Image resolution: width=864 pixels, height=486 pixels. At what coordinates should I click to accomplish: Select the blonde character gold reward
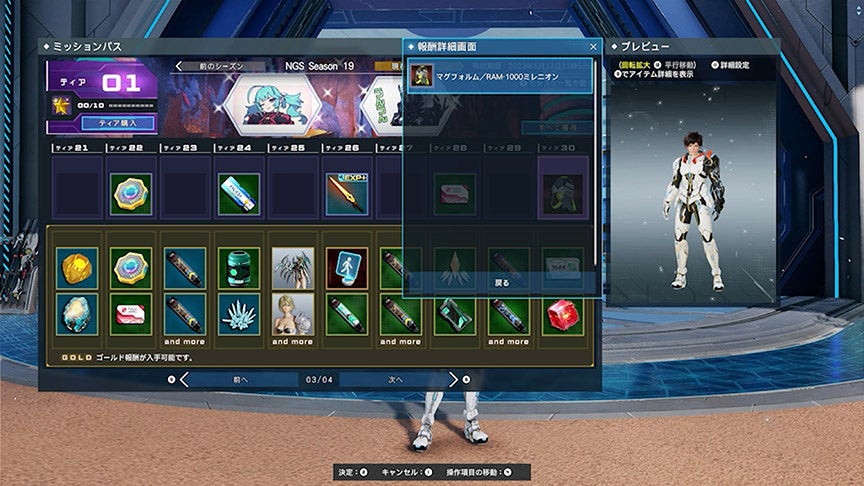(293, 314)
